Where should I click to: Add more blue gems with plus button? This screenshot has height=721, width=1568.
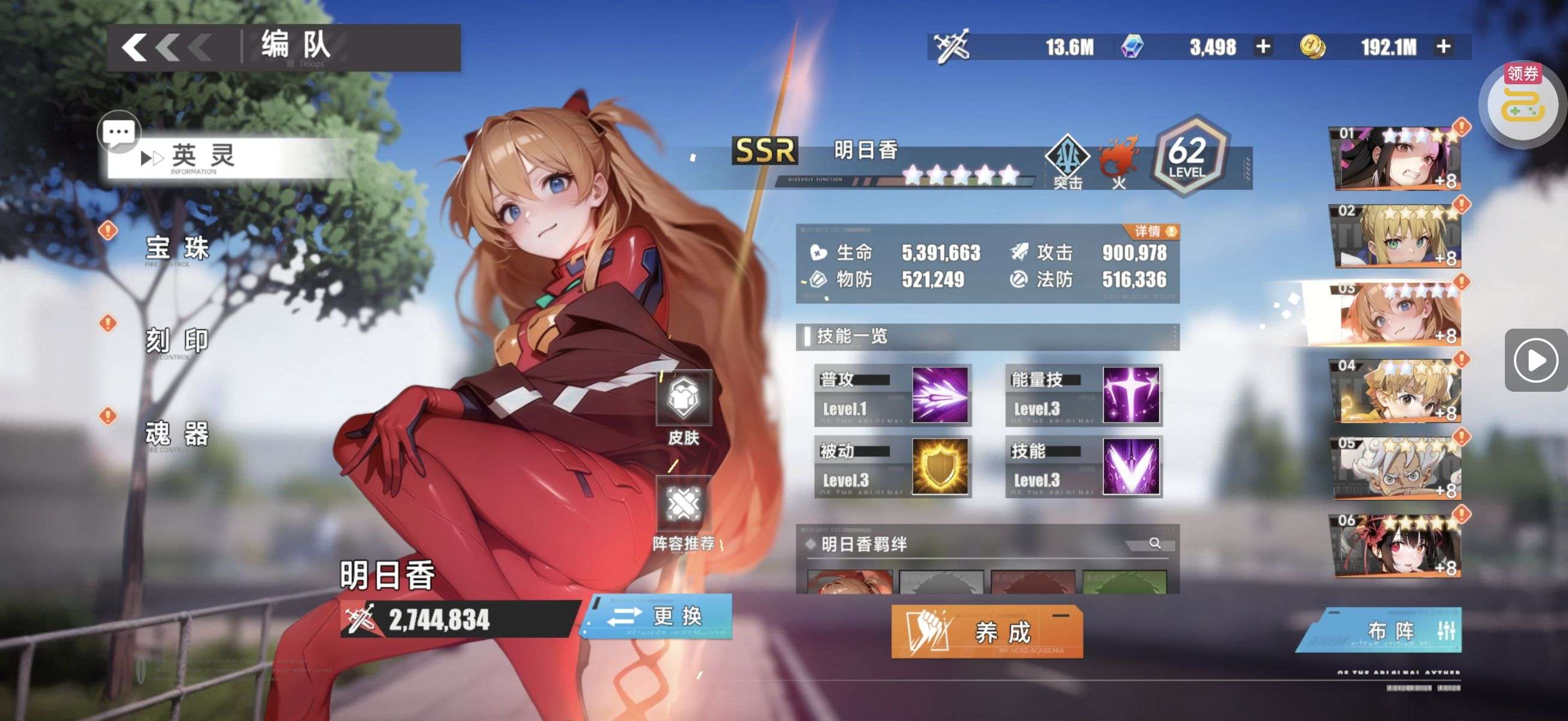tap(1263, 47)
